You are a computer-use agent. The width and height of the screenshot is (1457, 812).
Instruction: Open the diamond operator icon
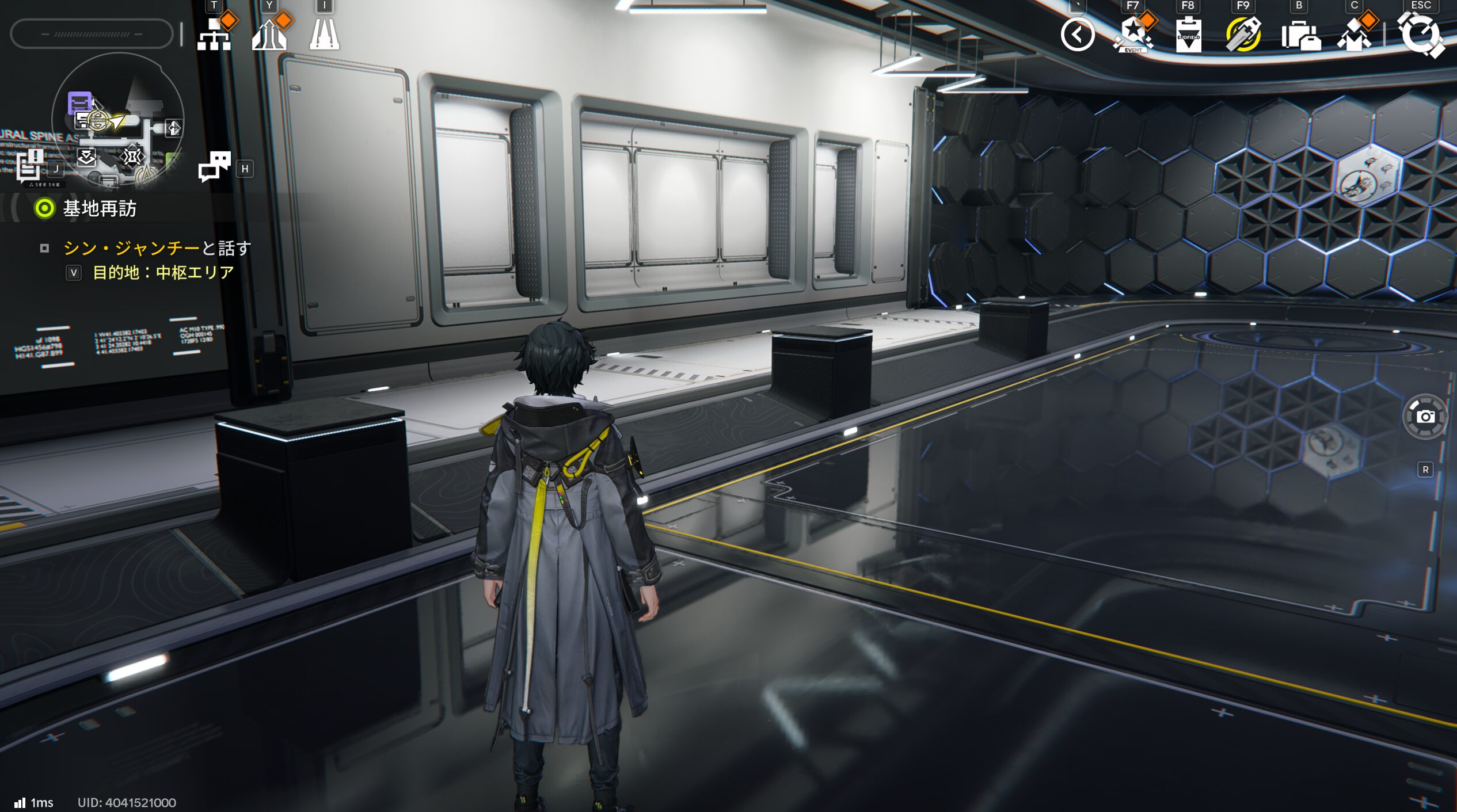pos(1355,35)
